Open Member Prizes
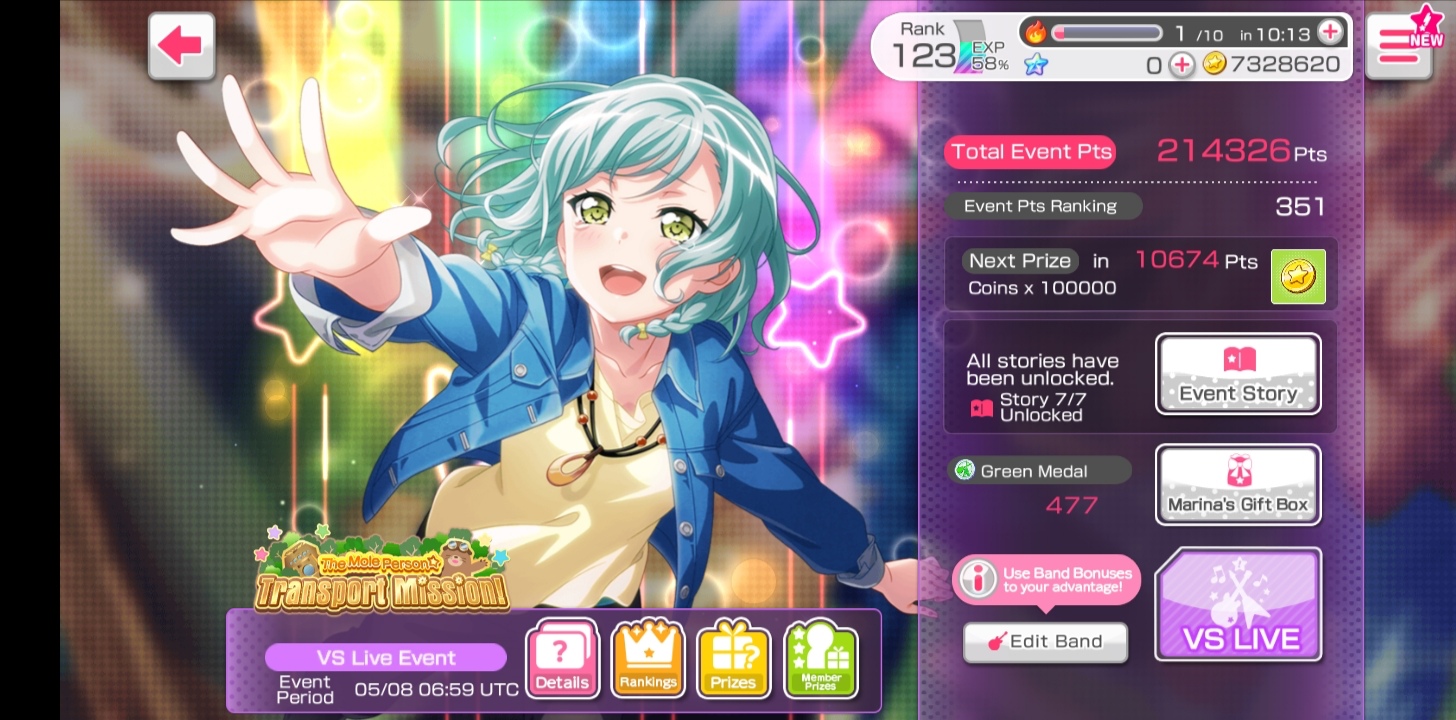This screenshot has height=720, width=1456. 820,658
